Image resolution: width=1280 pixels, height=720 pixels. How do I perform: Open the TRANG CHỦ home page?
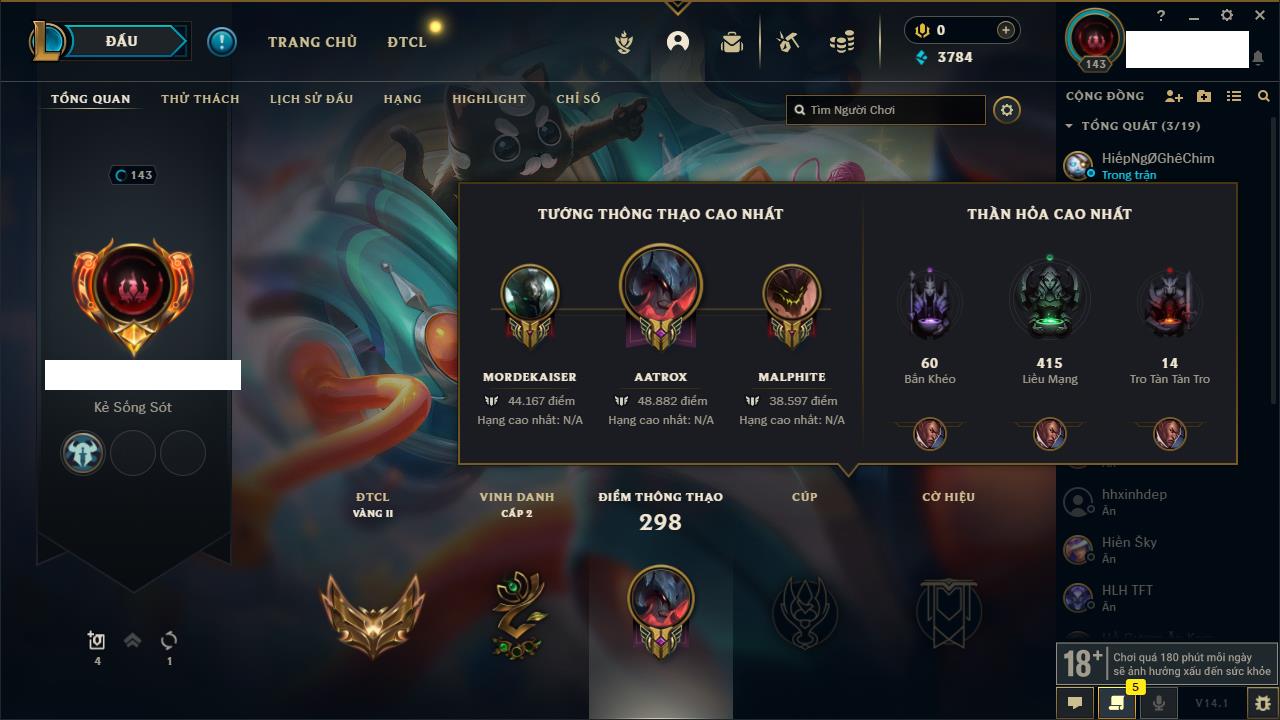click(312, 42)
